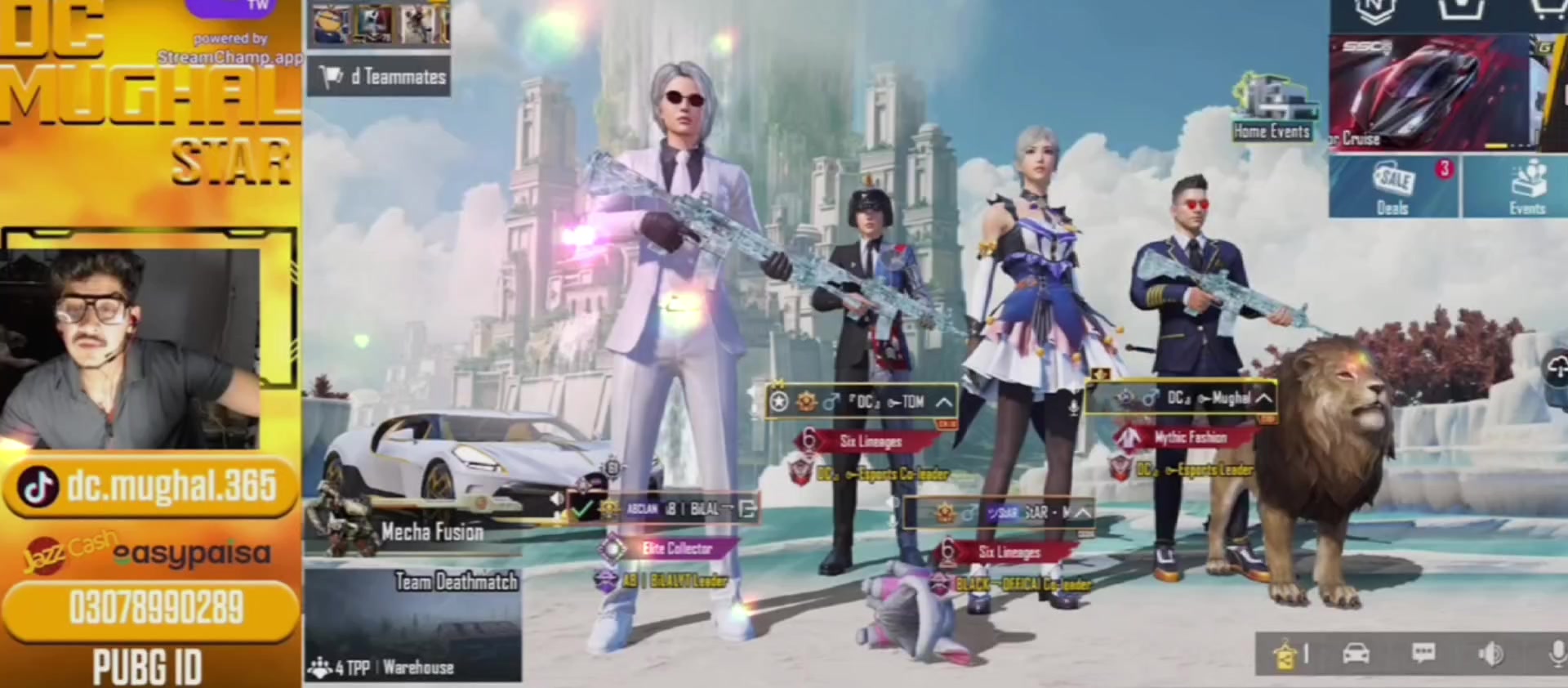Expand the DC TDM player nameplate
Viewport: 1568px width, 688px height.
click(943, 402)
